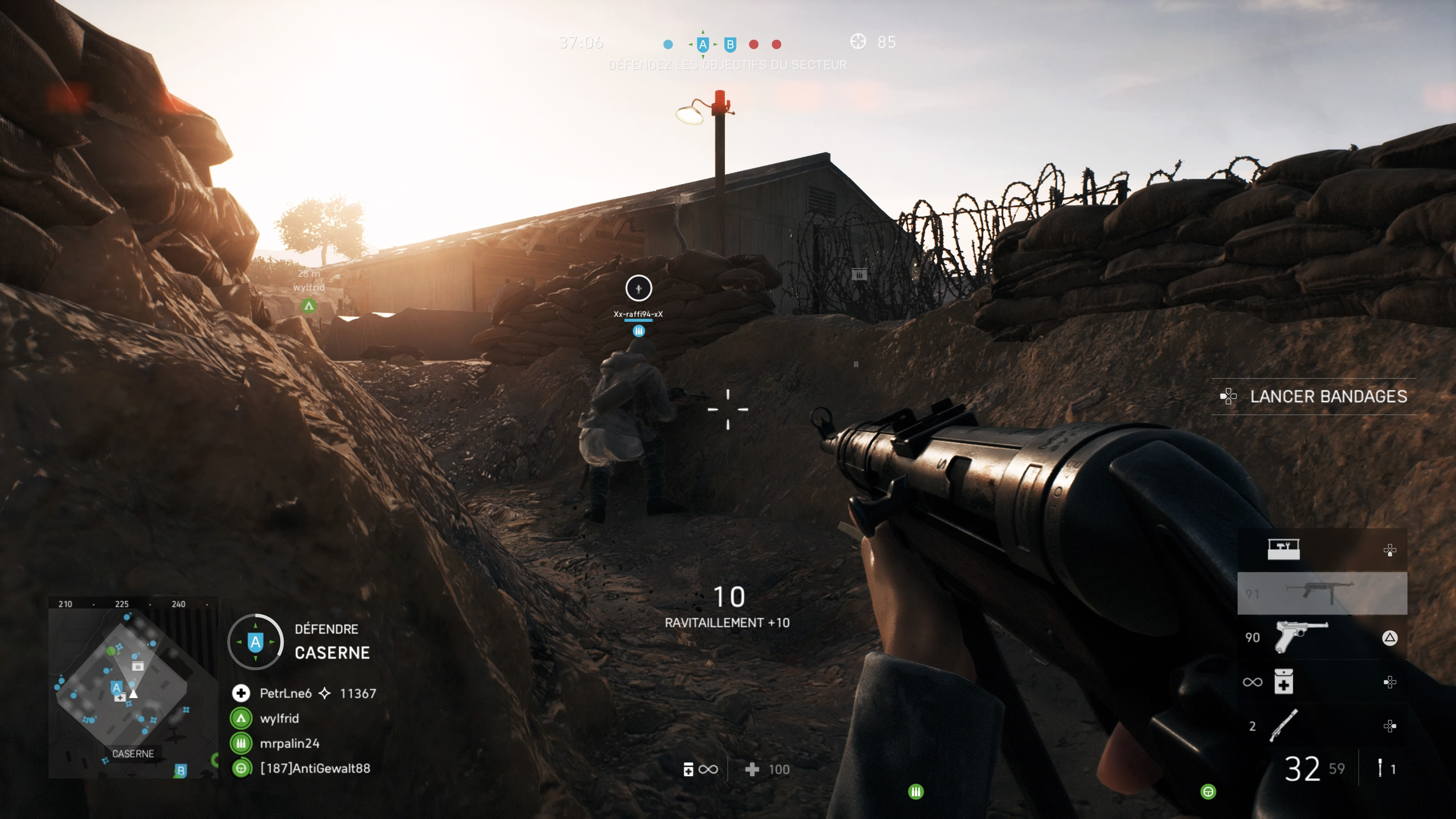
Task: Click the red enemy objective dot top bar
Action: click(x=754, y=45)
